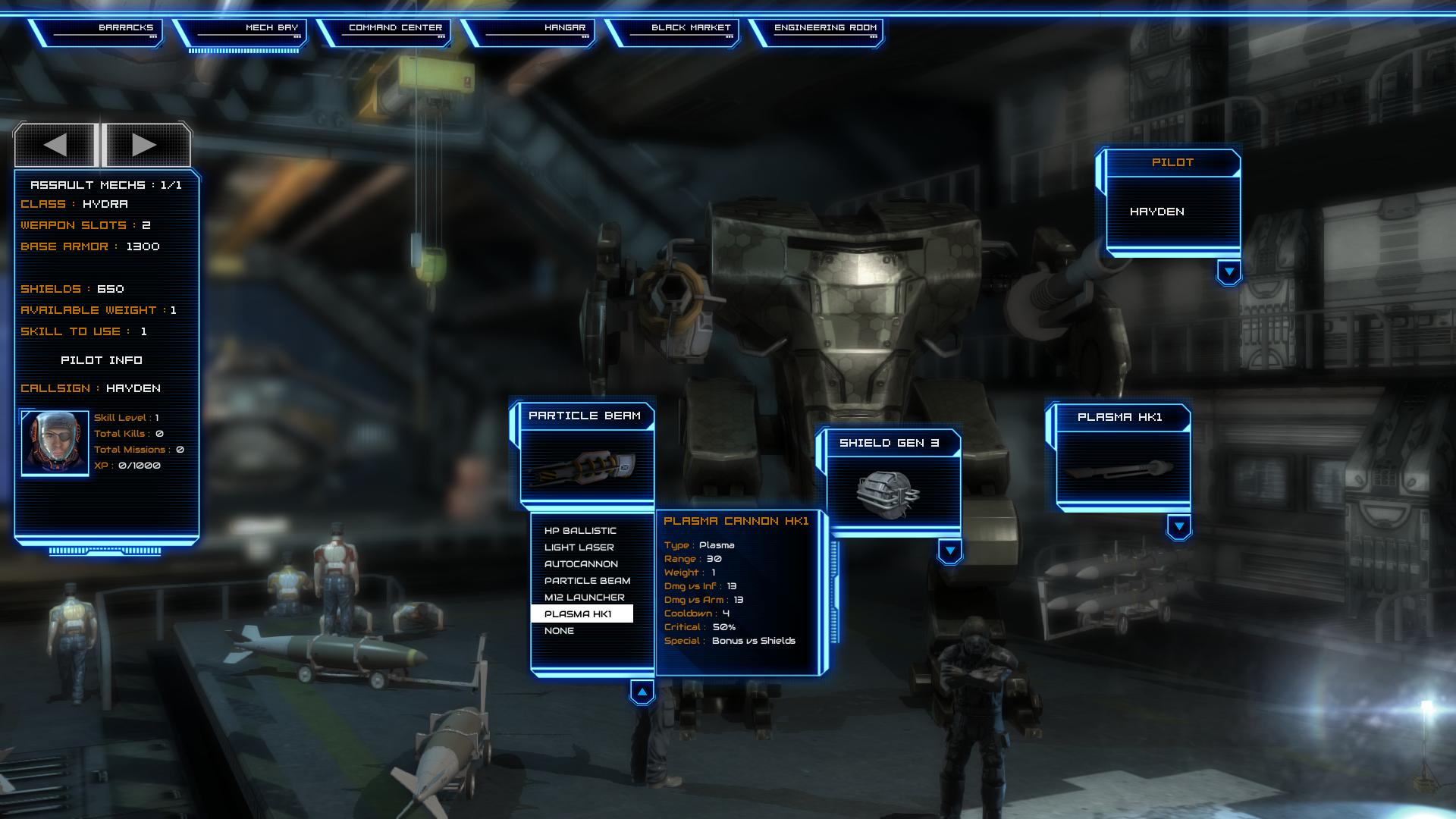This screenshot has height=819, width=1456.
Task: Expand the Pilot selection dropdown arrow
Action: [1230, 269]
